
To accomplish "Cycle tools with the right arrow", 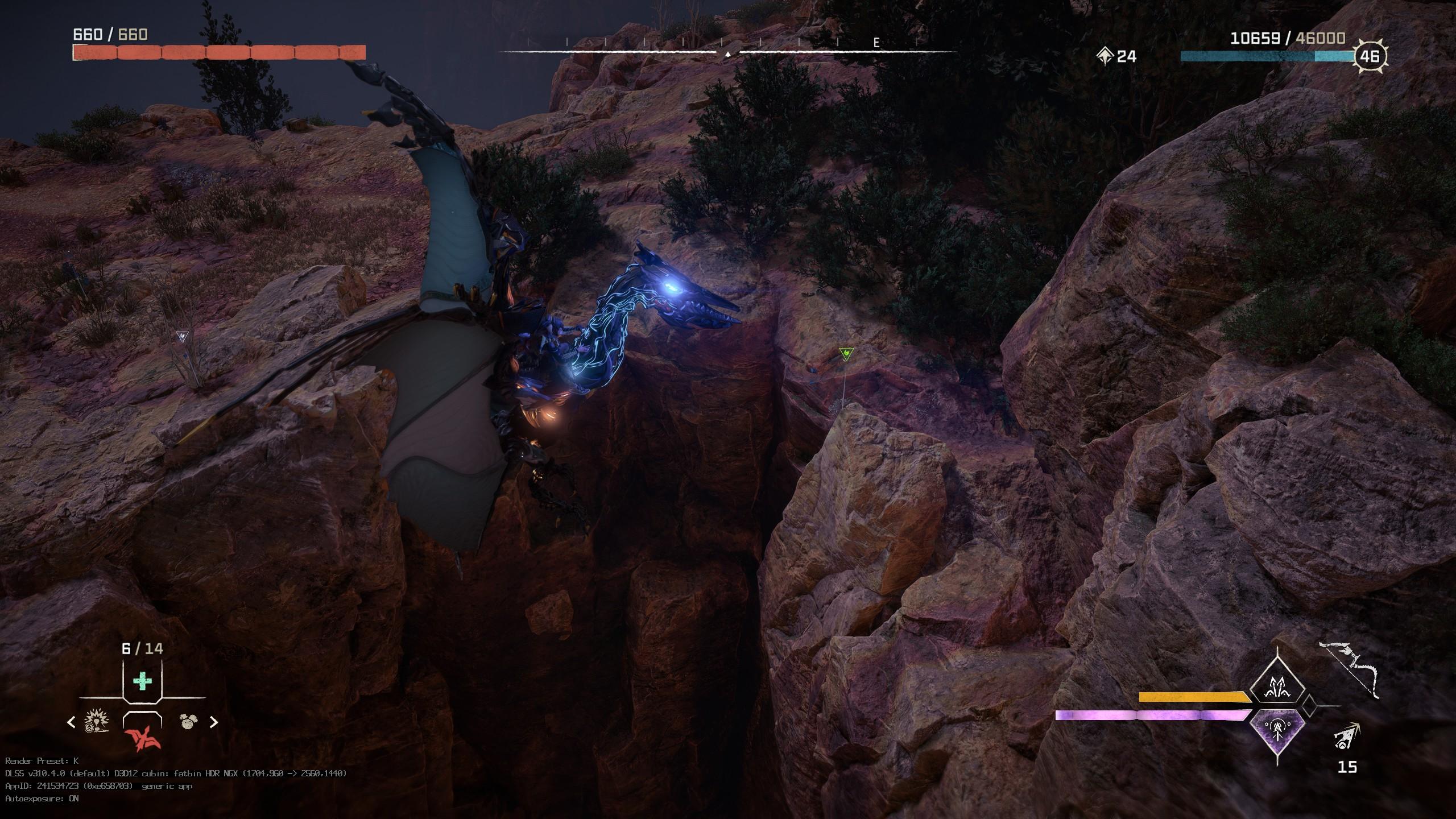I will [214, 722].
